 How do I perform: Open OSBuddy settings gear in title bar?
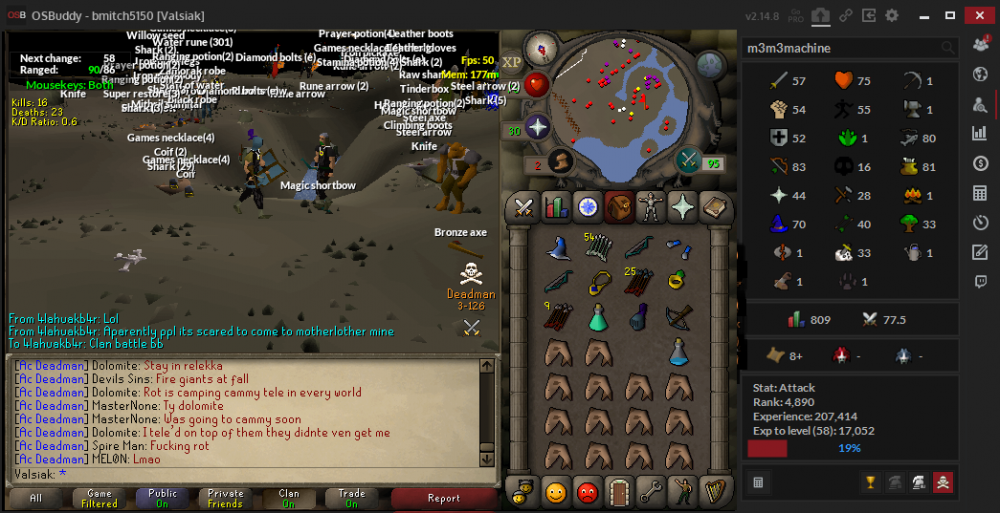[x=891, y=15]
